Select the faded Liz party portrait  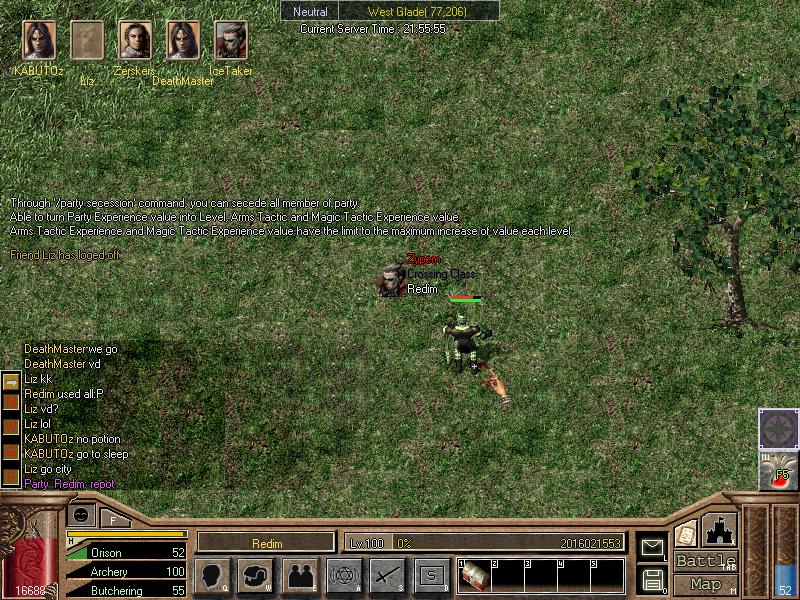pyautogui.click(x=87, y=42)
